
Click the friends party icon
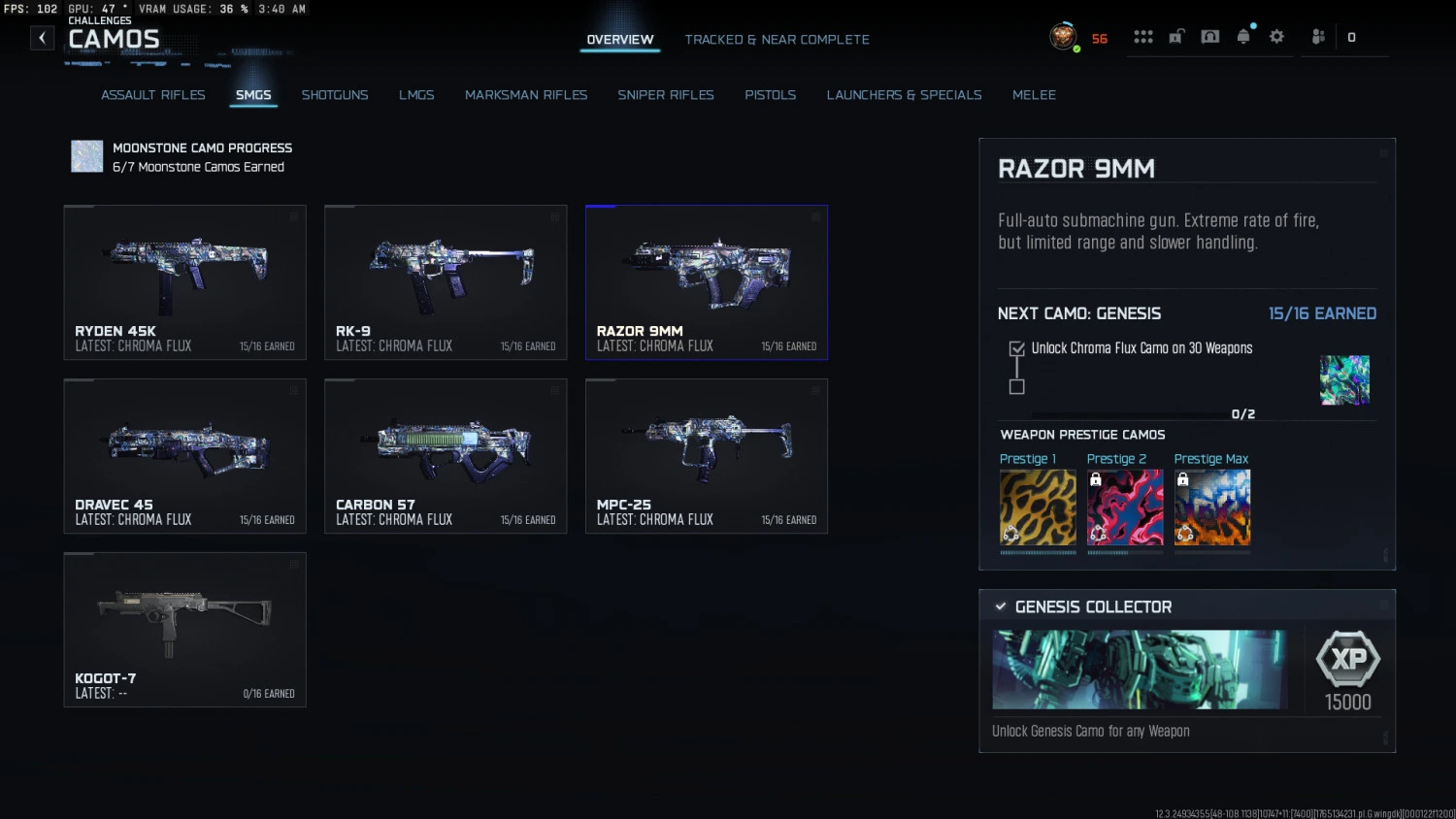(x=1317, y=36)
